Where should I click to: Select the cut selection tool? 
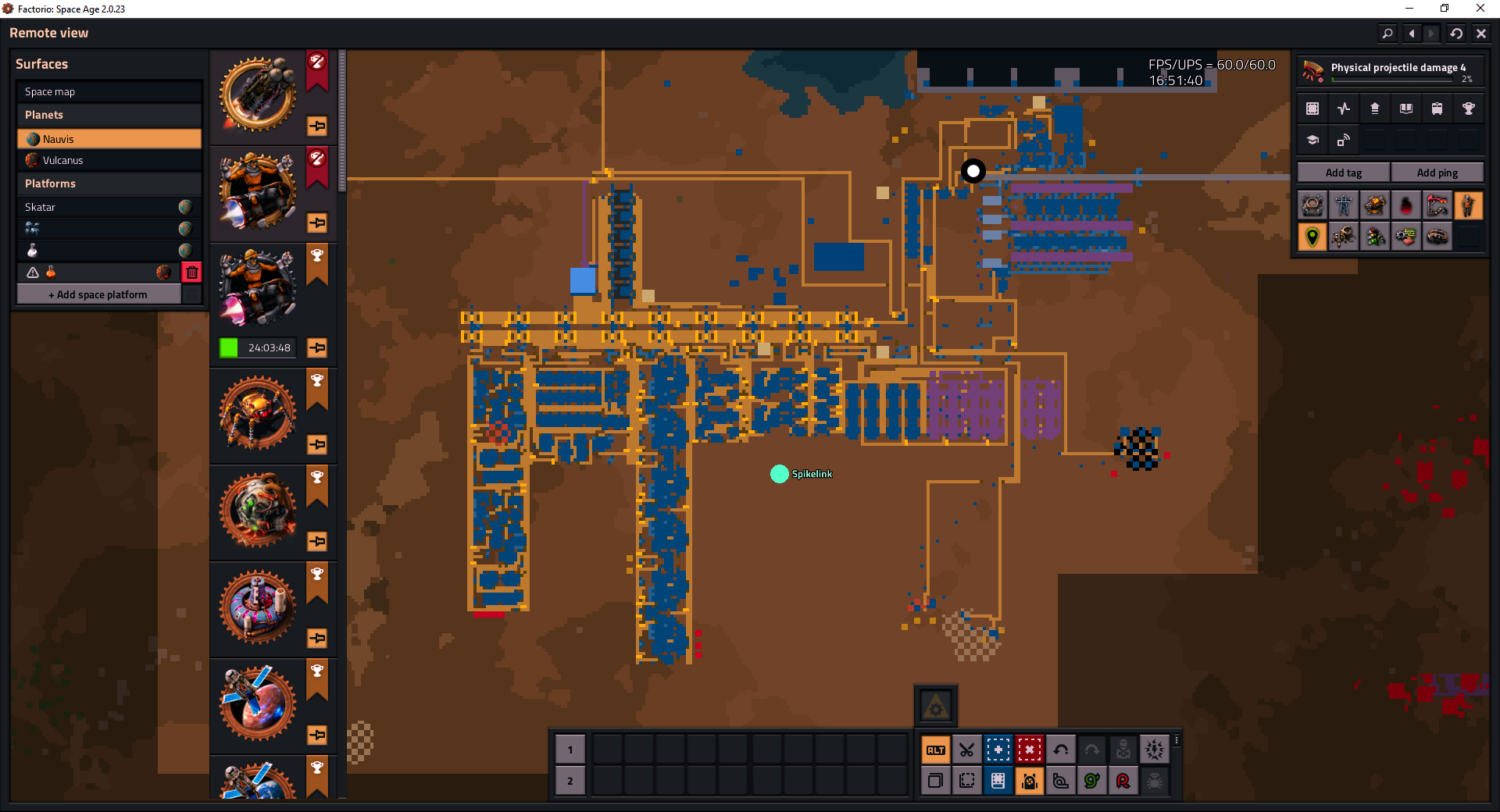tap(966, 750)
